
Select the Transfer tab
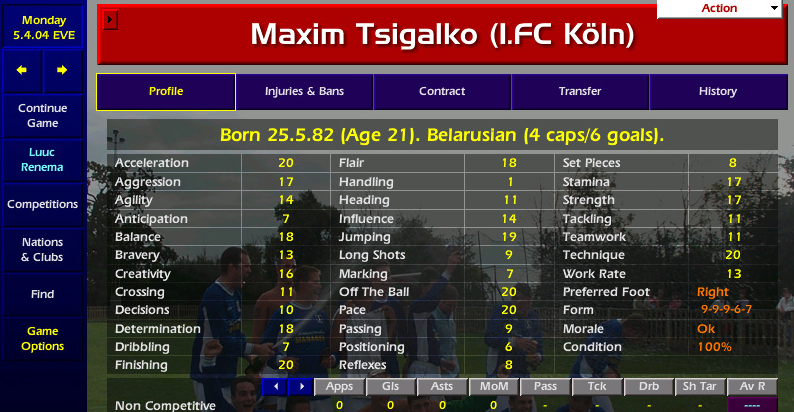pyautogui.click(x=580, y=92)
